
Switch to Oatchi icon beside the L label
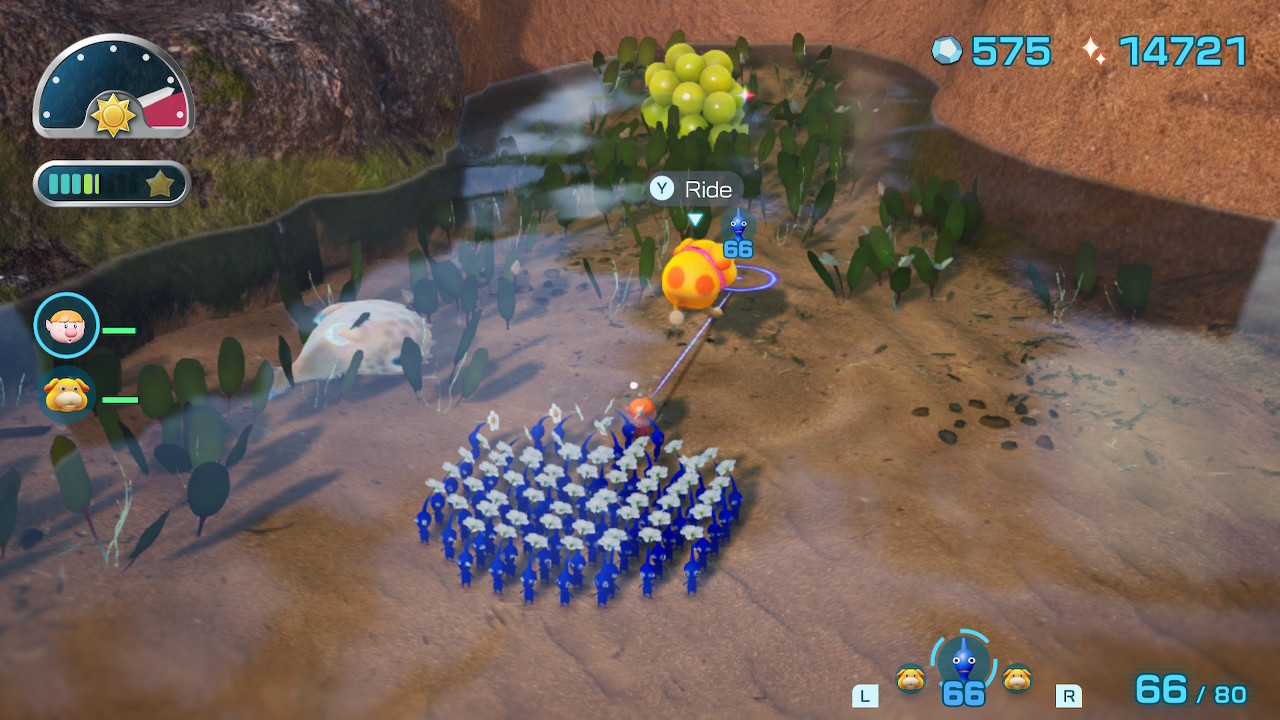(x=910, y=678)
